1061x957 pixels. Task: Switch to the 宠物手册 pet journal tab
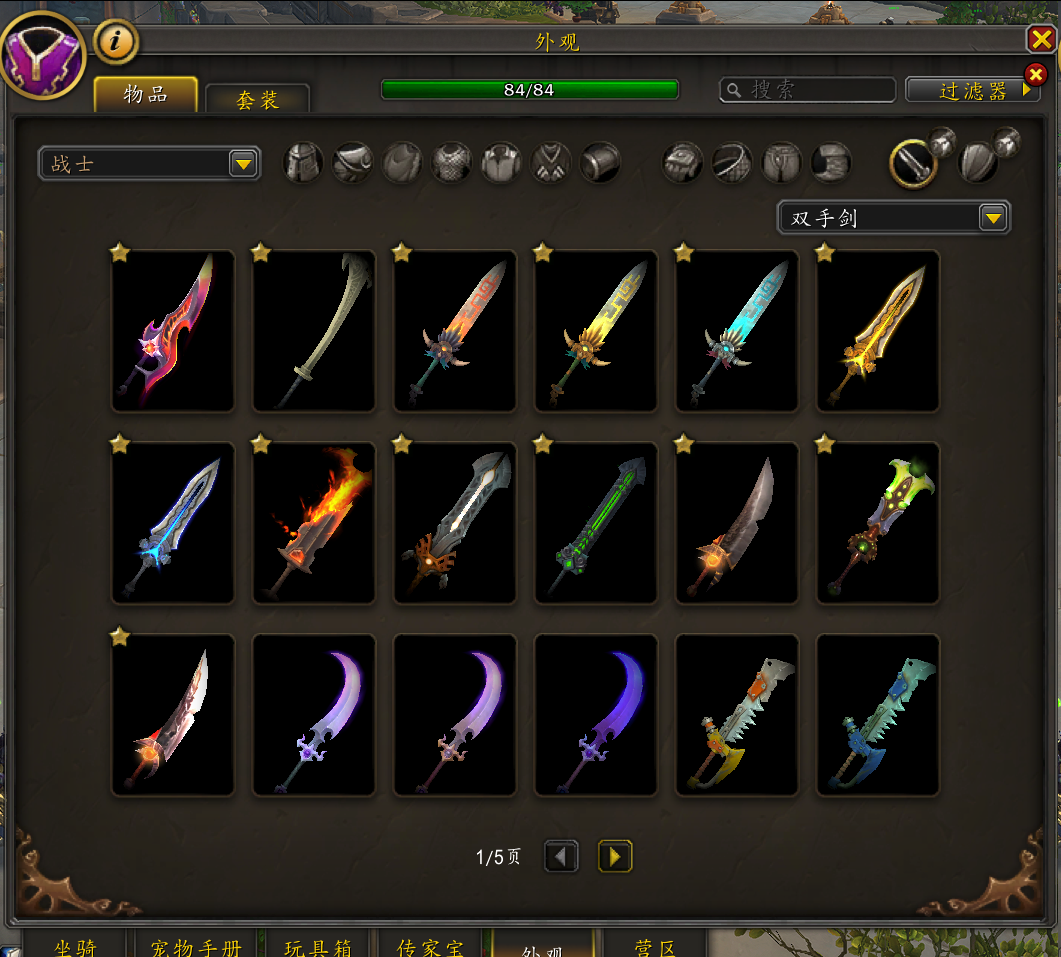pos(196,945)
